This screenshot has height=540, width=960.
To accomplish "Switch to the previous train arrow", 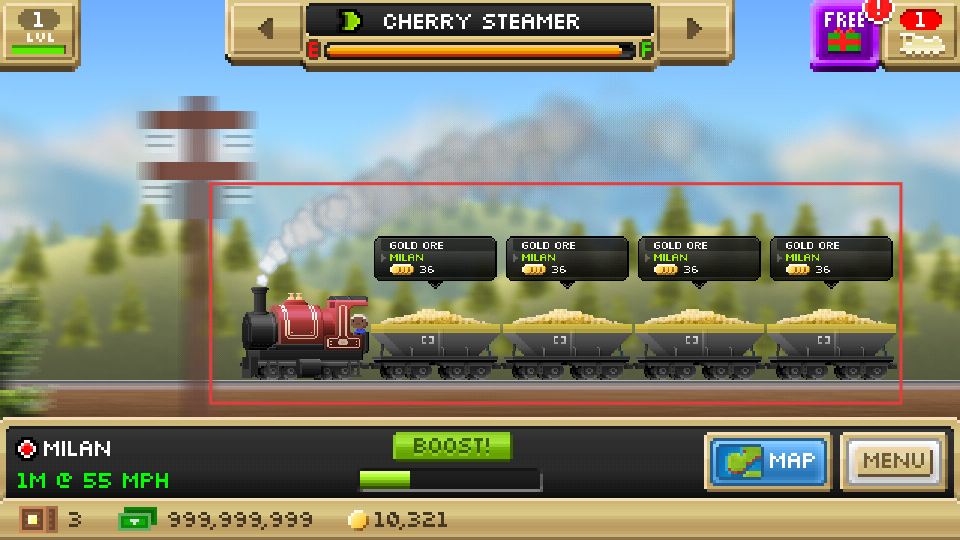I will (x=265, y=28).
